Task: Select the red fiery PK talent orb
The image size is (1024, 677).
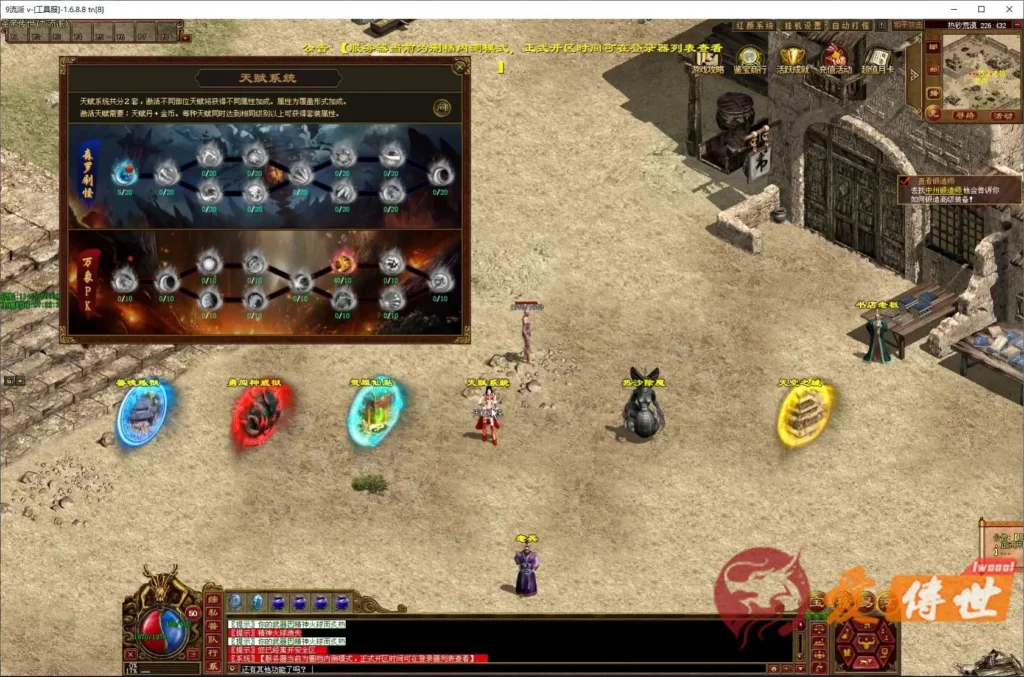Action: click(x=343, y=262)
